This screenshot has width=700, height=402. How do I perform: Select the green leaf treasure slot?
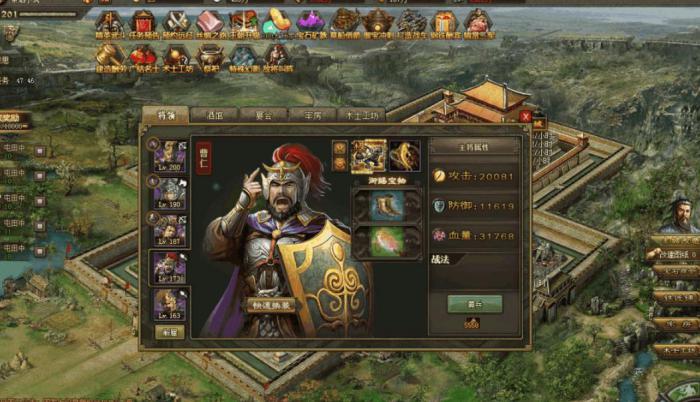click(386, 242)
